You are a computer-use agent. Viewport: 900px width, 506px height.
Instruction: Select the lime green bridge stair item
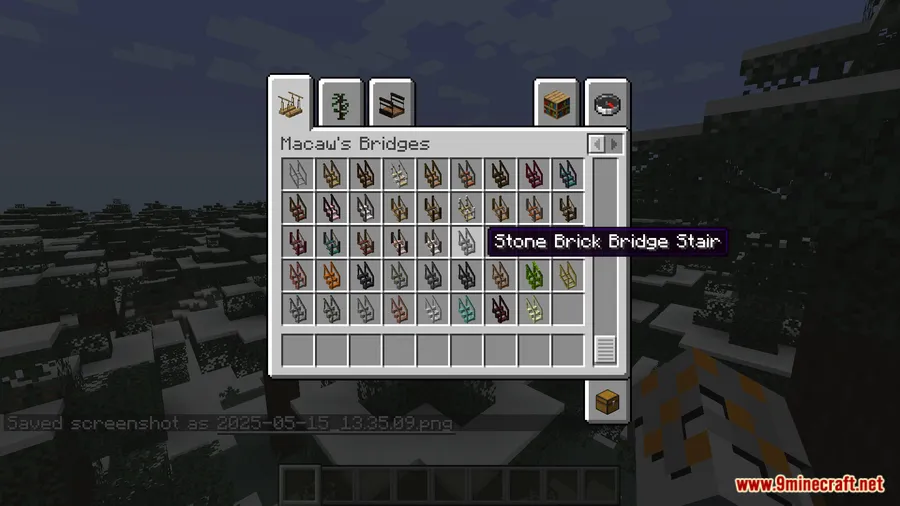click(534, 275)
